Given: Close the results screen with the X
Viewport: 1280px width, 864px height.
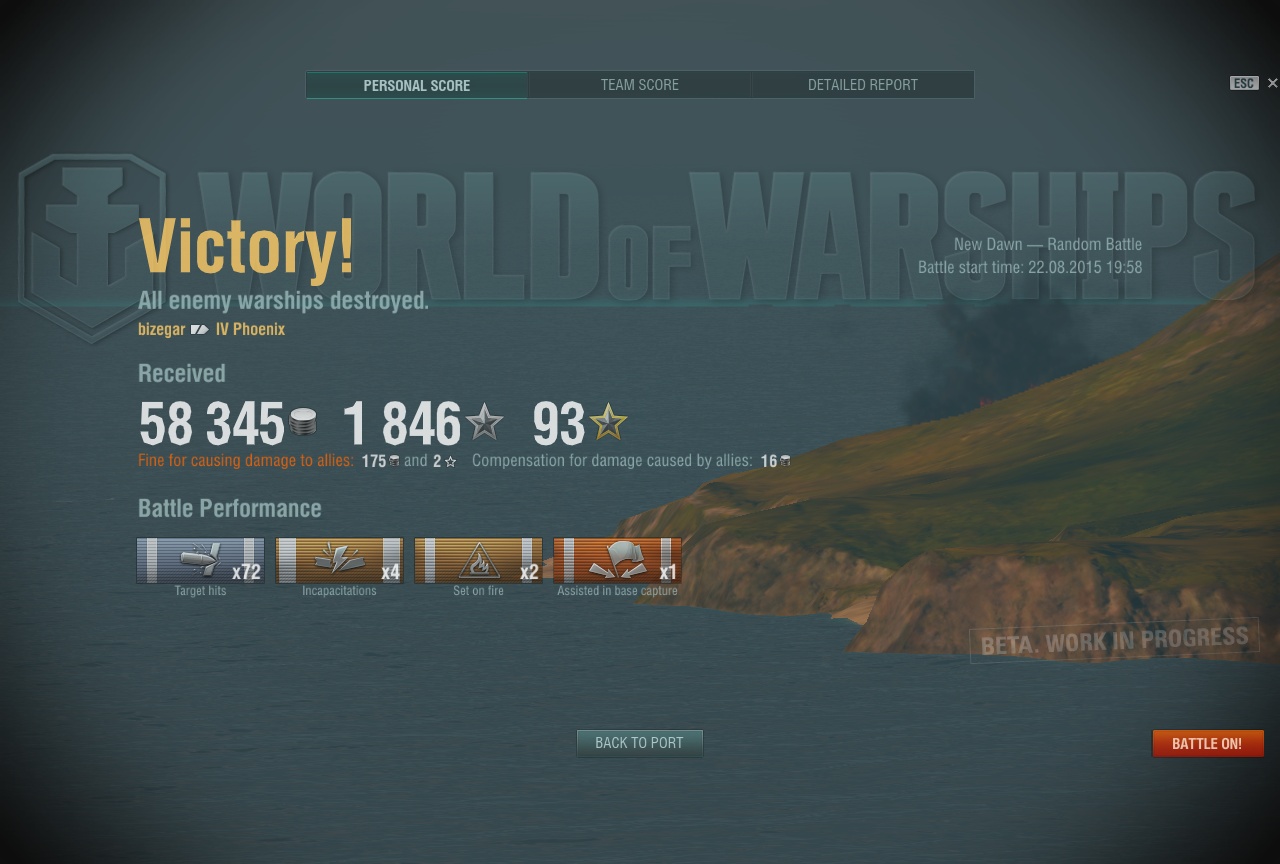Looking at the screenshot, I should [x=1272, y=83].
